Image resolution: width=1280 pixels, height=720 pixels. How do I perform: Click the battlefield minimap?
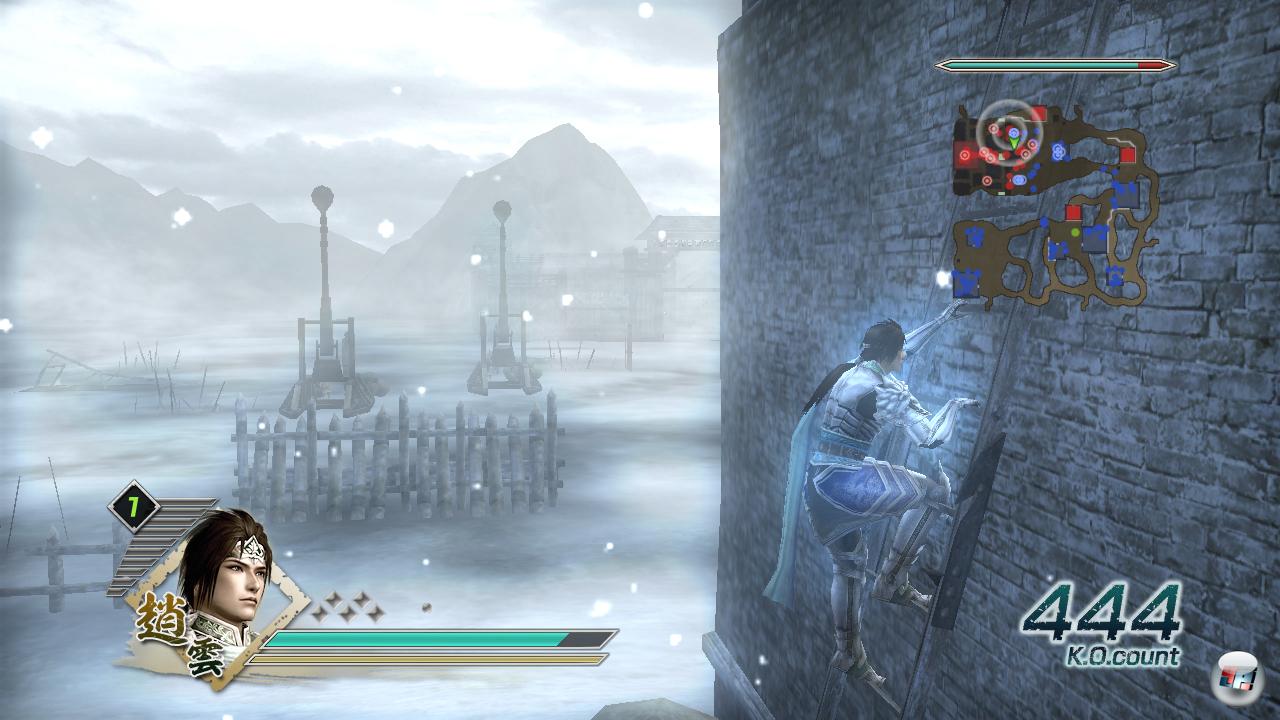click(1054, 205)
